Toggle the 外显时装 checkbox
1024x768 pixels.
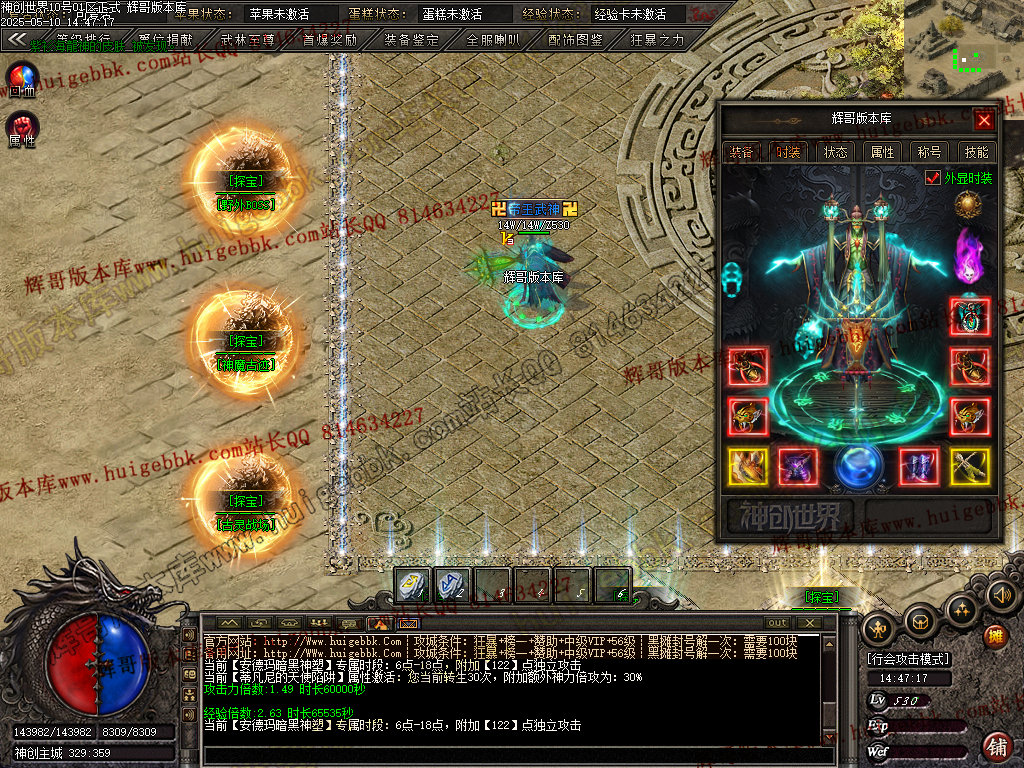[933, 178]
